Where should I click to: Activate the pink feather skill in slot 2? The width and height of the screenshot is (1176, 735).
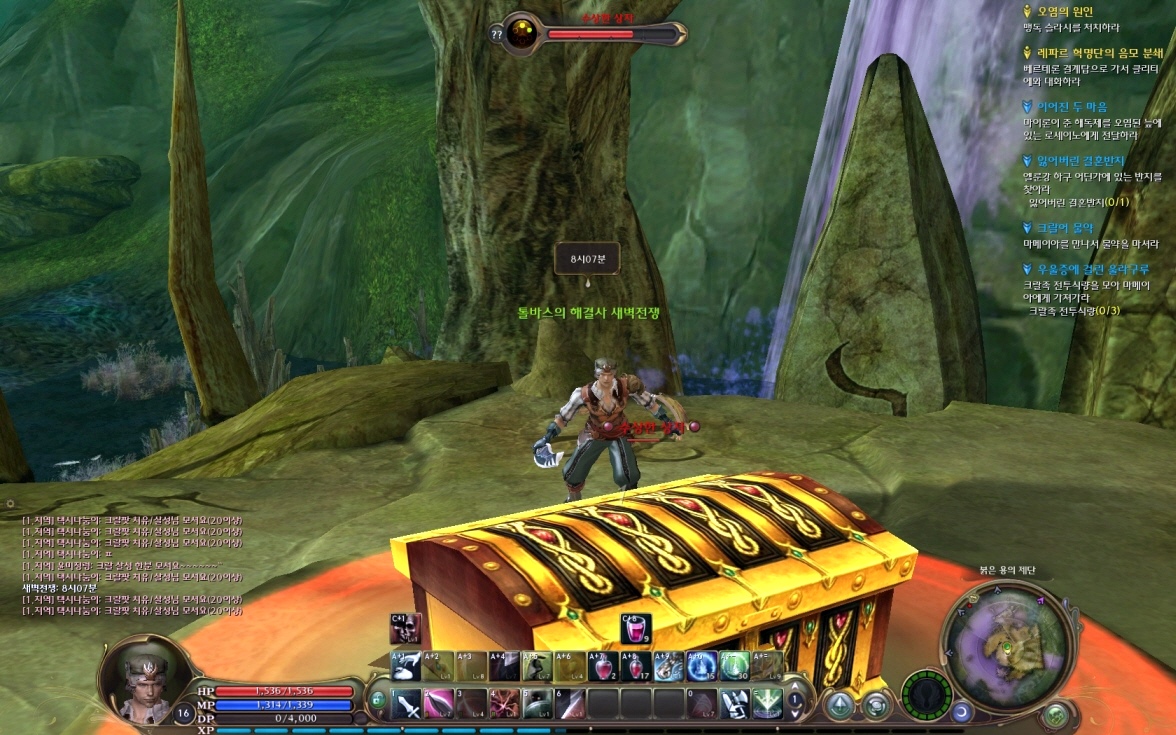click(x=439, y=704)
